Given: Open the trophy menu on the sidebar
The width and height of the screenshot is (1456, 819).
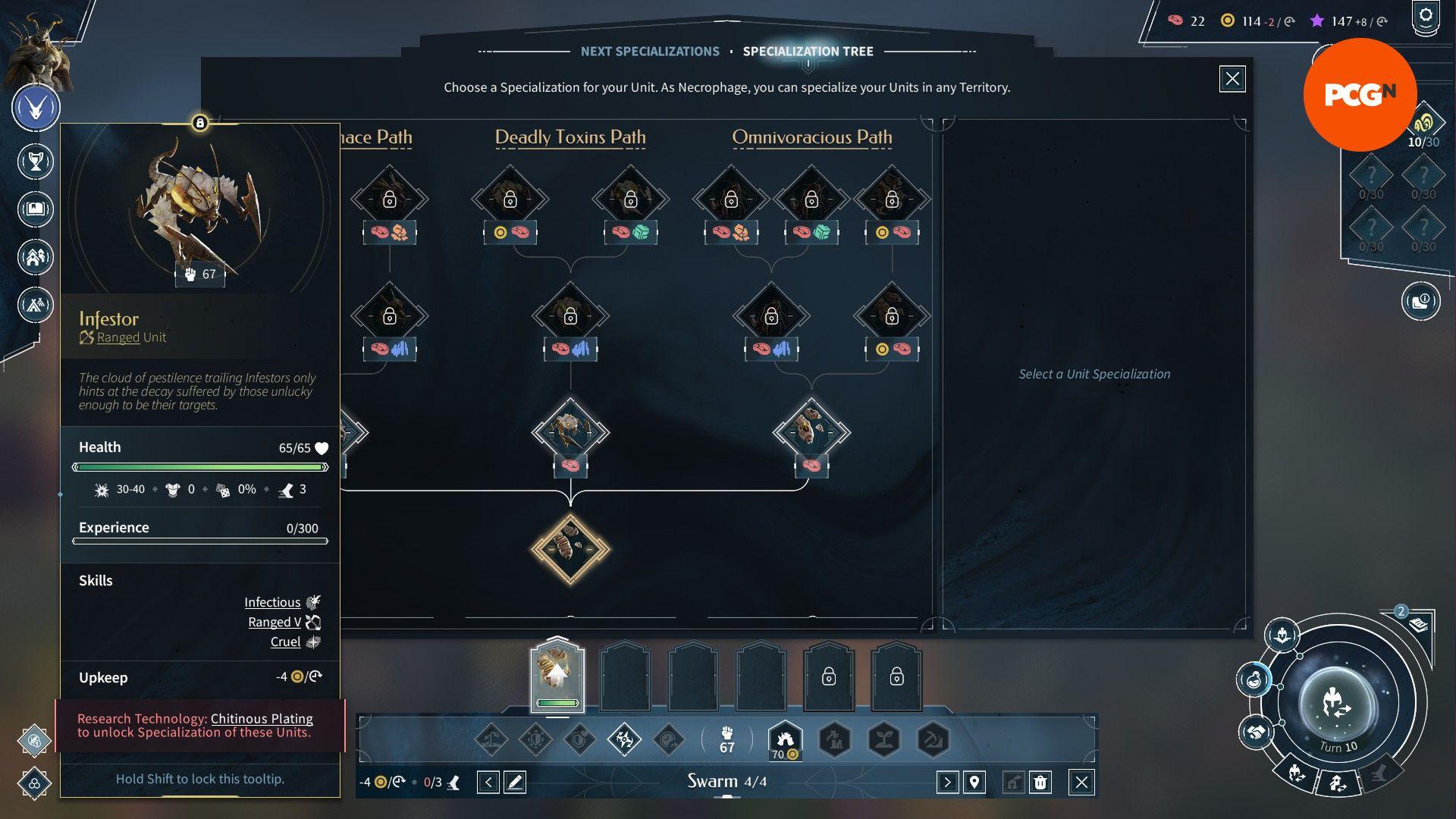Looking at the screenshot, I should click(35, 162).
